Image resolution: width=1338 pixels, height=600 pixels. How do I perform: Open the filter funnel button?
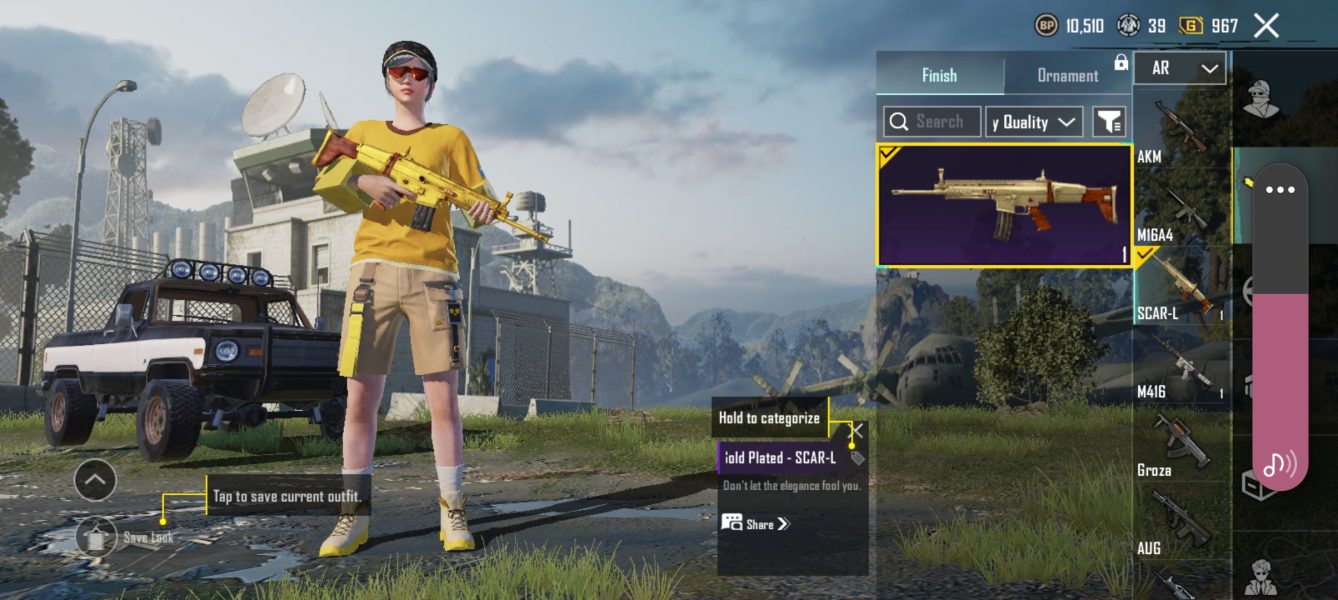click(1109, 122)
